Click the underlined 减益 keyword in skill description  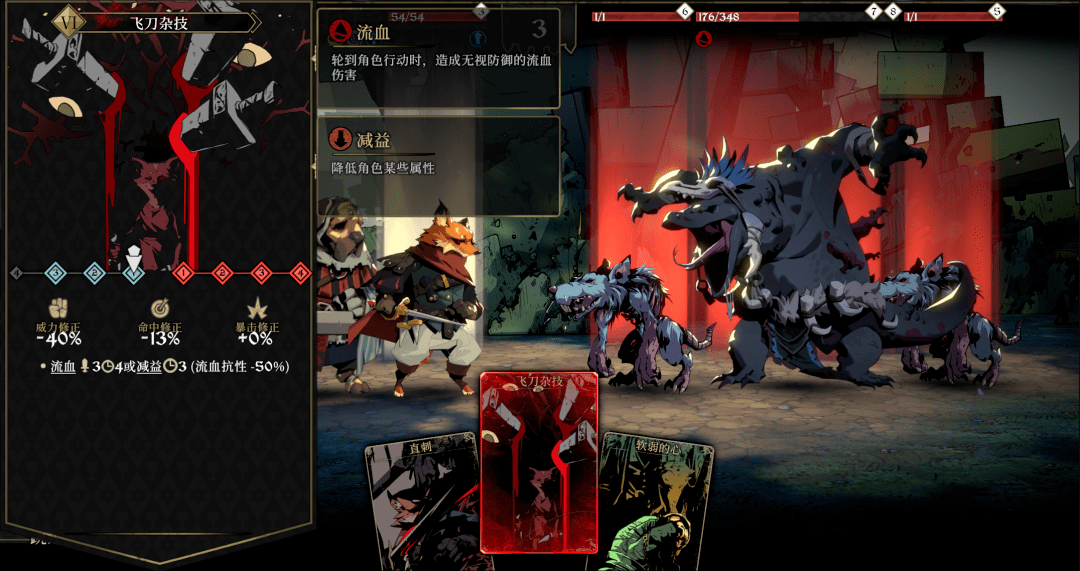coord(148,367)
